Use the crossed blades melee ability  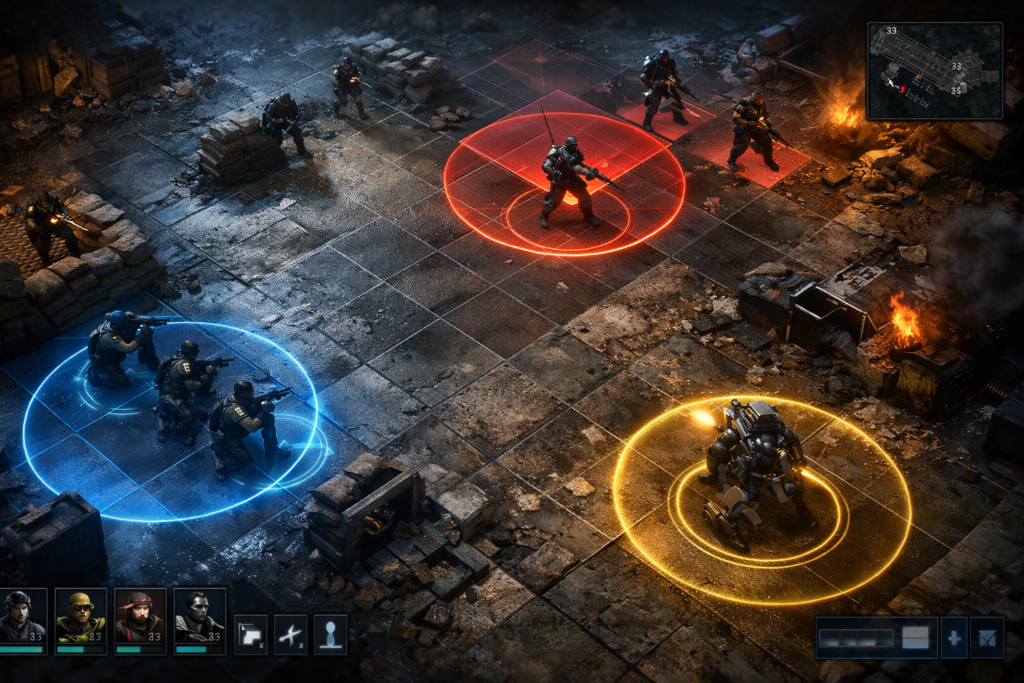(x=291, y=634)
